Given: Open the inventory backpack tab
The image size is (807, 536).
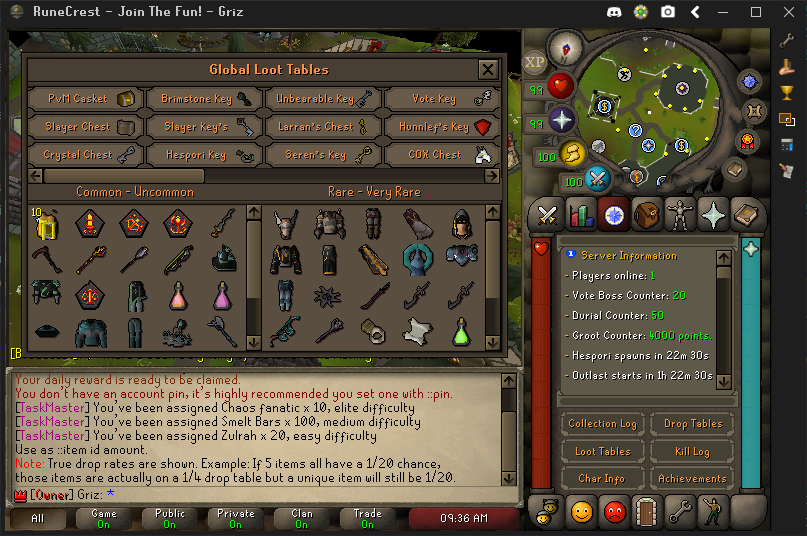Looking at the screenshot, I should [647, 214].
